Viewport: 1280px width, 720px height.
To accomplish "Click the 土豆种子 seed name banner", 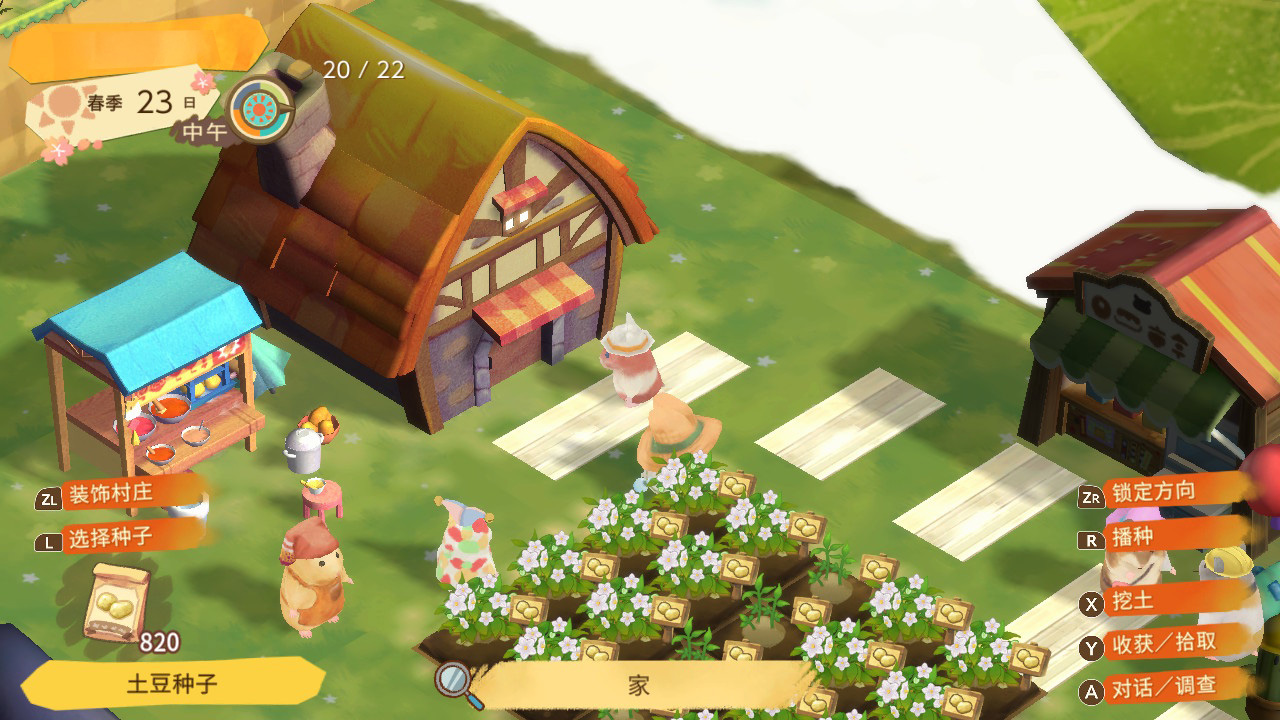I will pyautogui.click(x=172, y=684).
